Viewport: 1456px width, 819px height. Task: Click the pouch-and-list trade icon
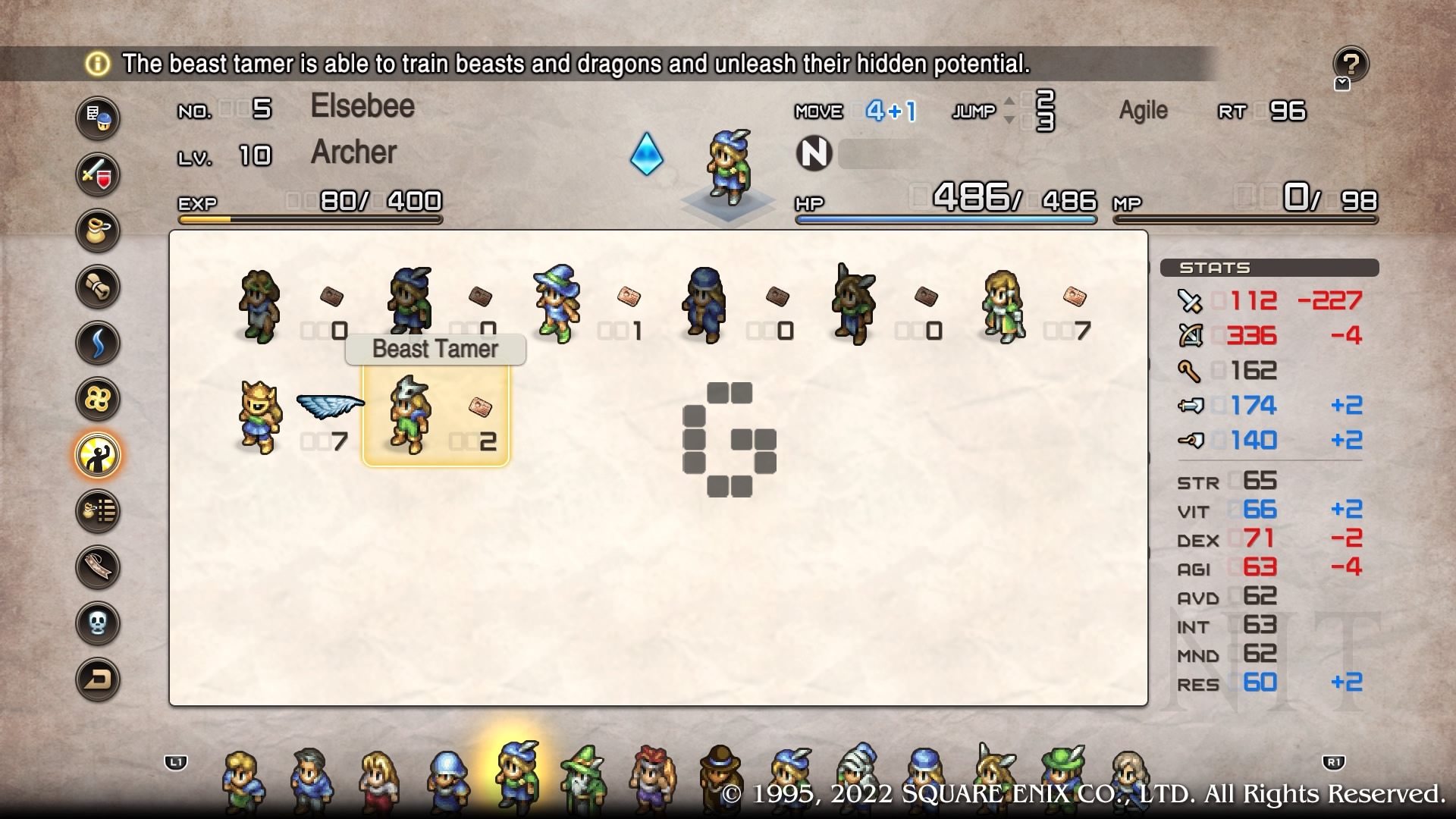[98, 512]
